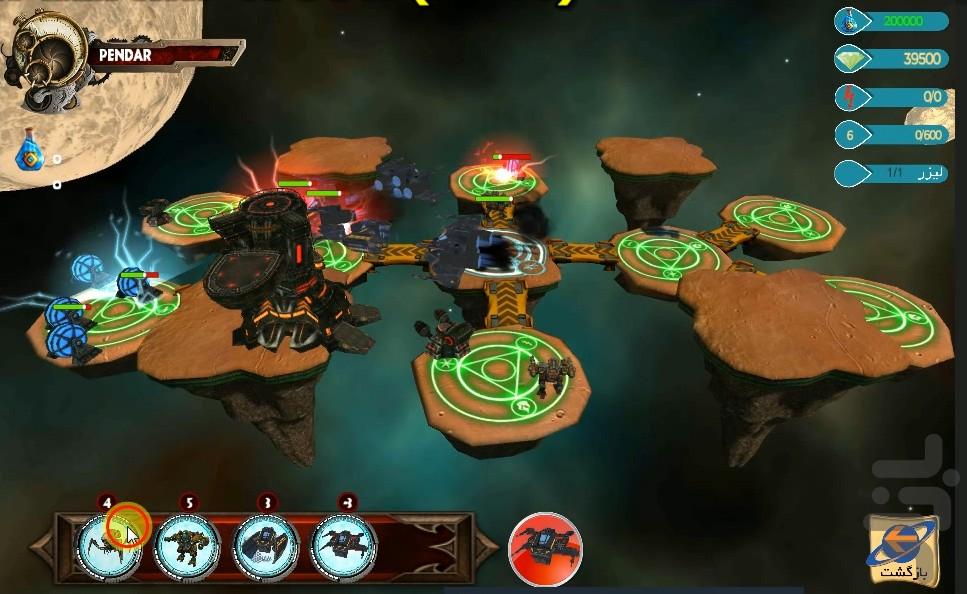
Task: Use the blue potion flask icon
Action: [32, 154]
